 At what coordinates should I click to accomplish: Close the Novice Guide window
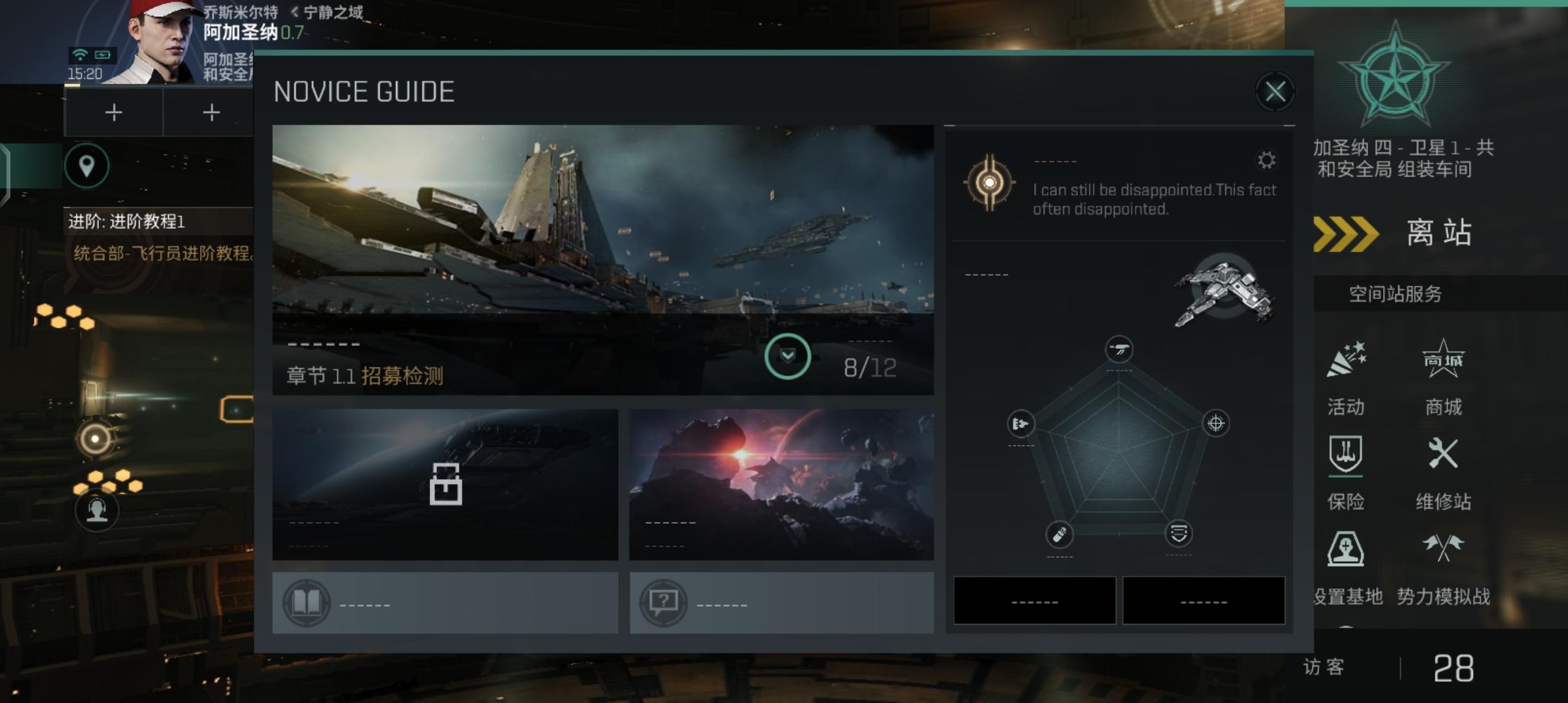1274,92
